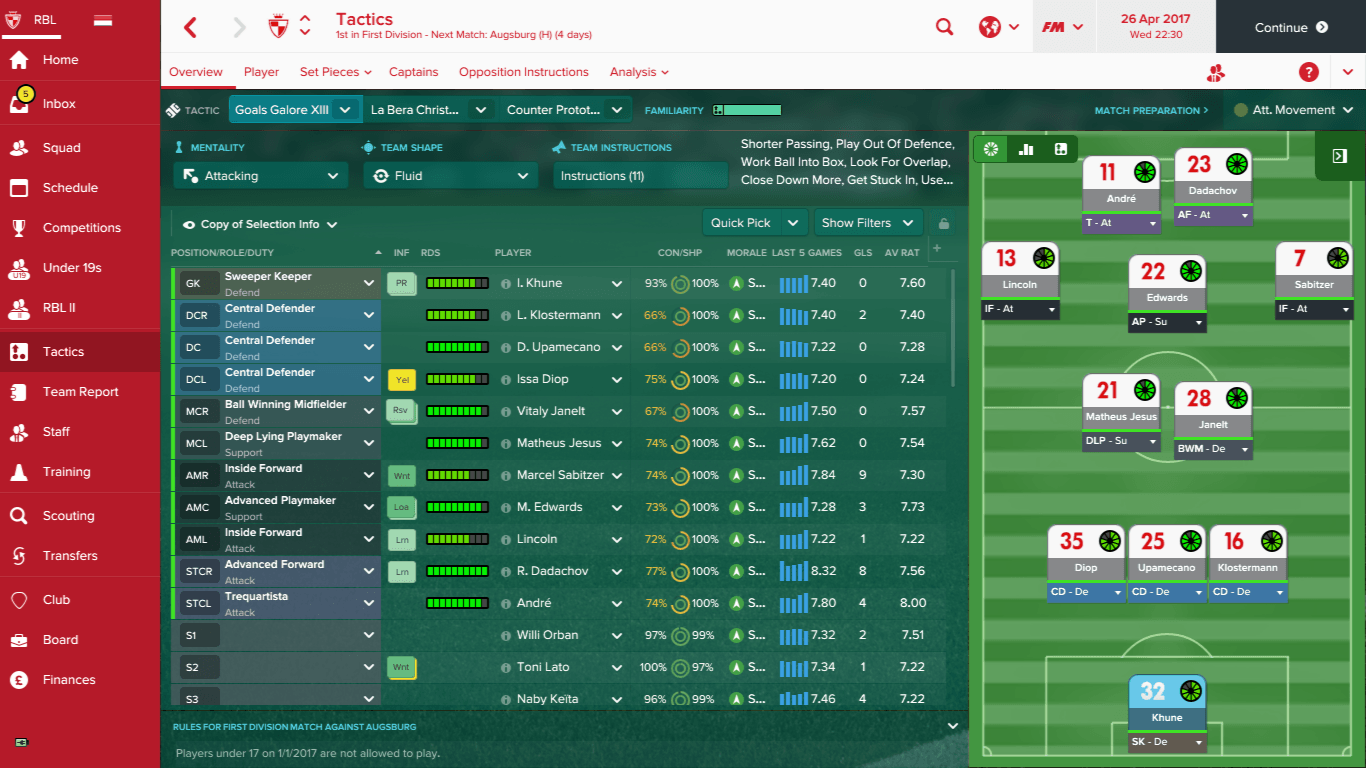This screenshot has width=1366, height=768.
Task: Click the backroom staff people icon above the tactic bar
Action: coord(1215,73)
